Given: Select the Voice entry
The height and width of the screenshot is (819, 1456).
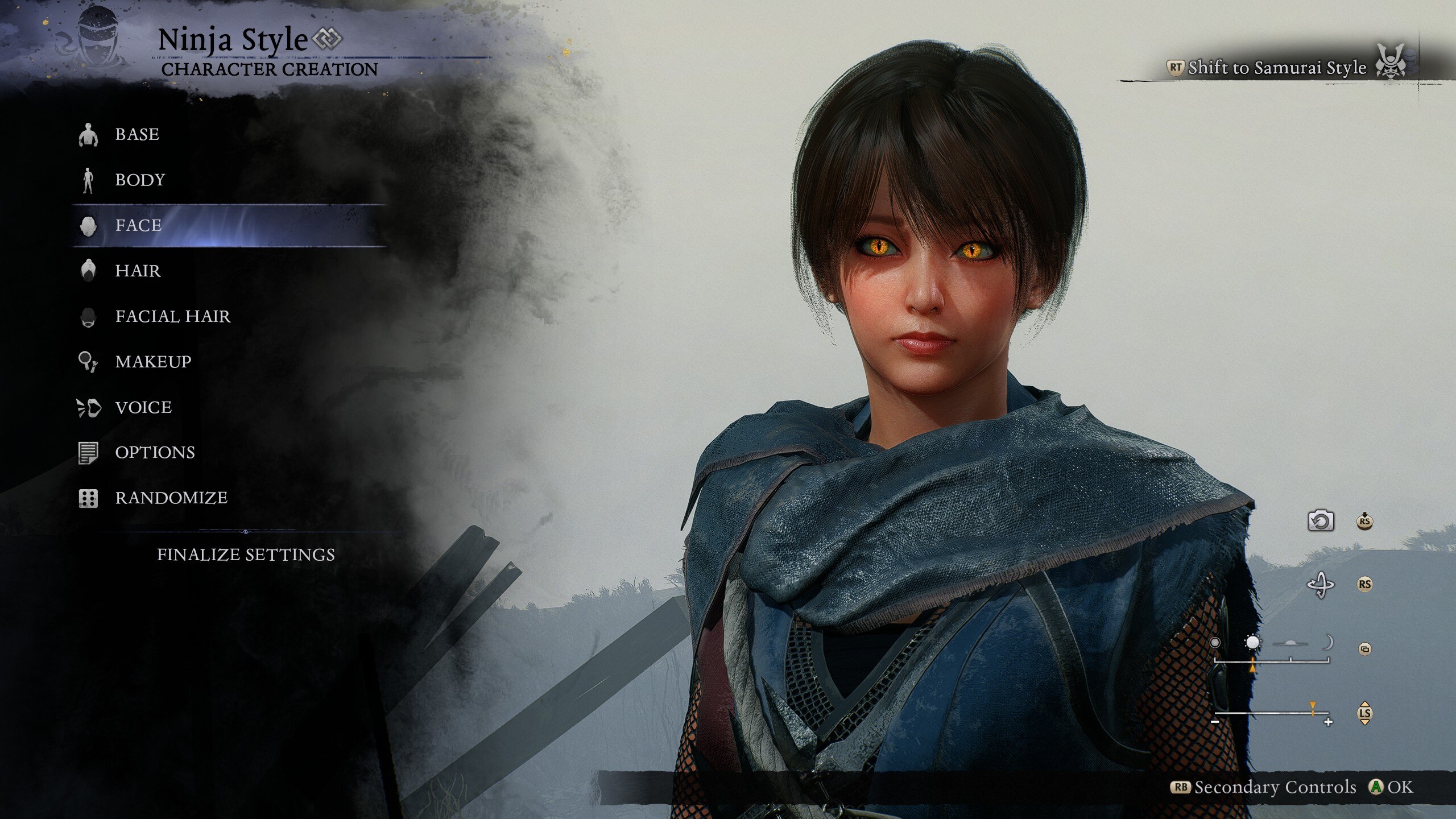Looking at the screenshot, I should tap(143, 407).
